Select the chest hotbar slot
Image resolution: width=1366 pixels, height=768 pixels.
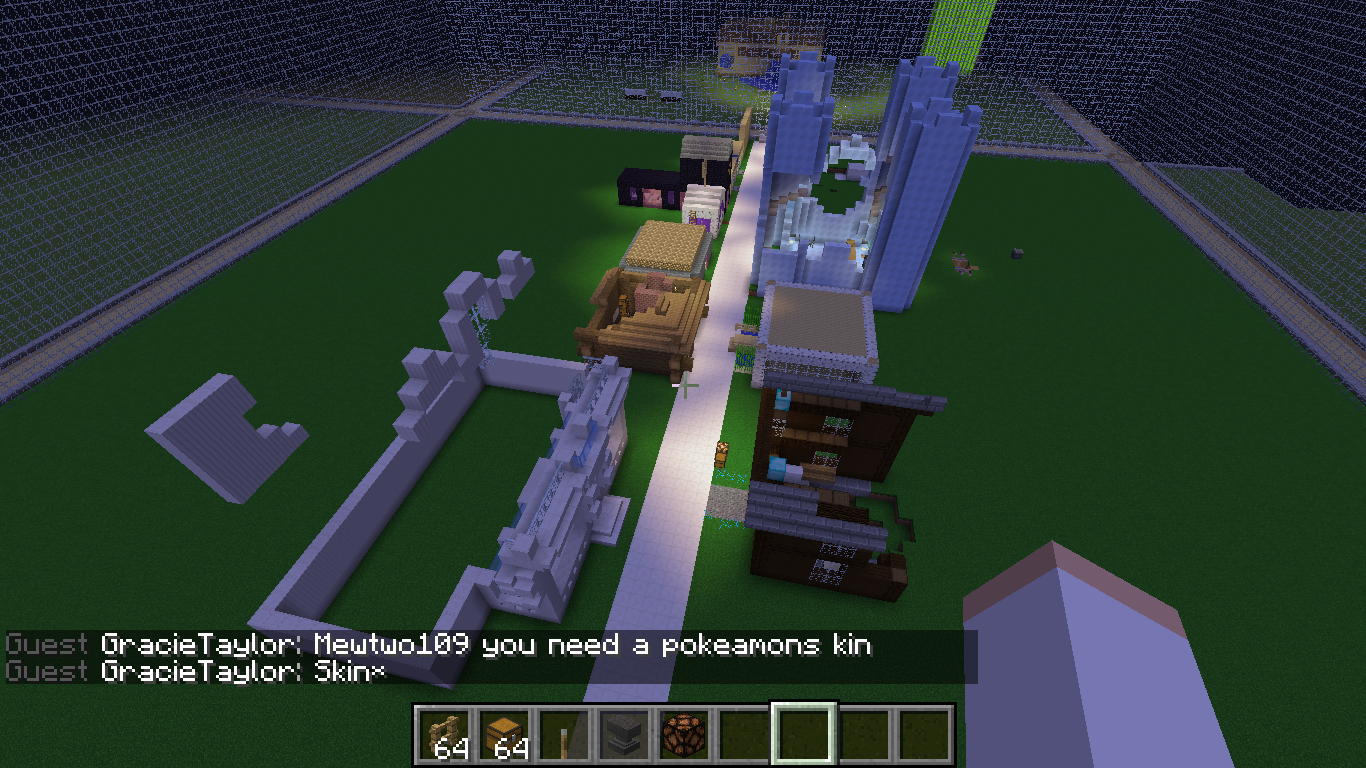coord(504,735)
